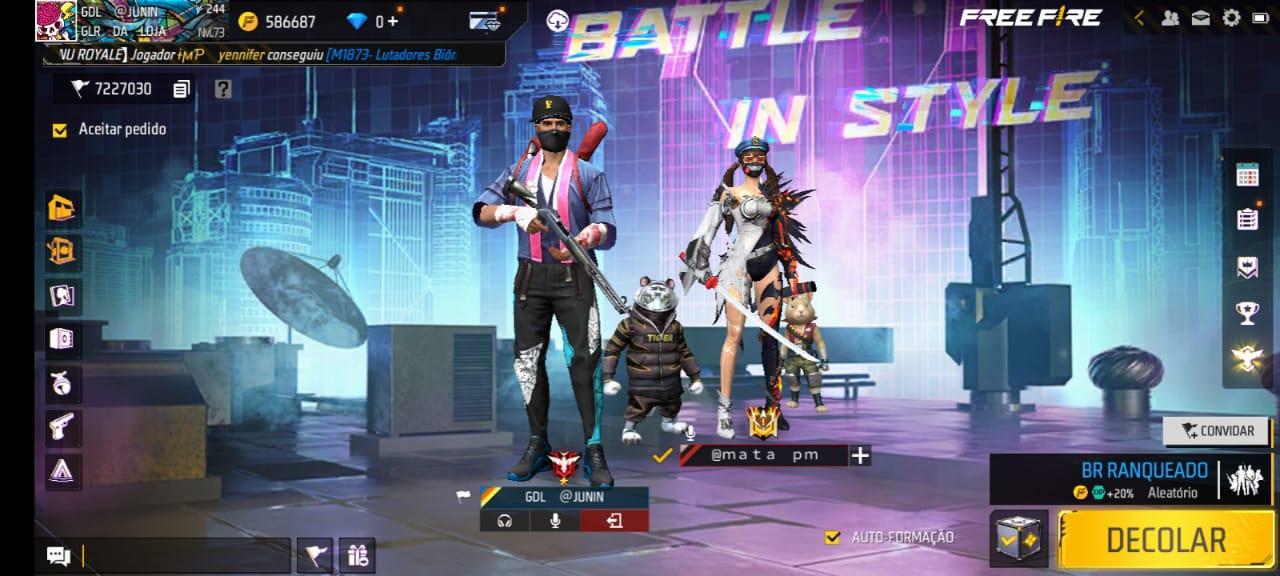1280x576 pixels.
Task: Open the gift box icon
Action: tap(359, 553)
